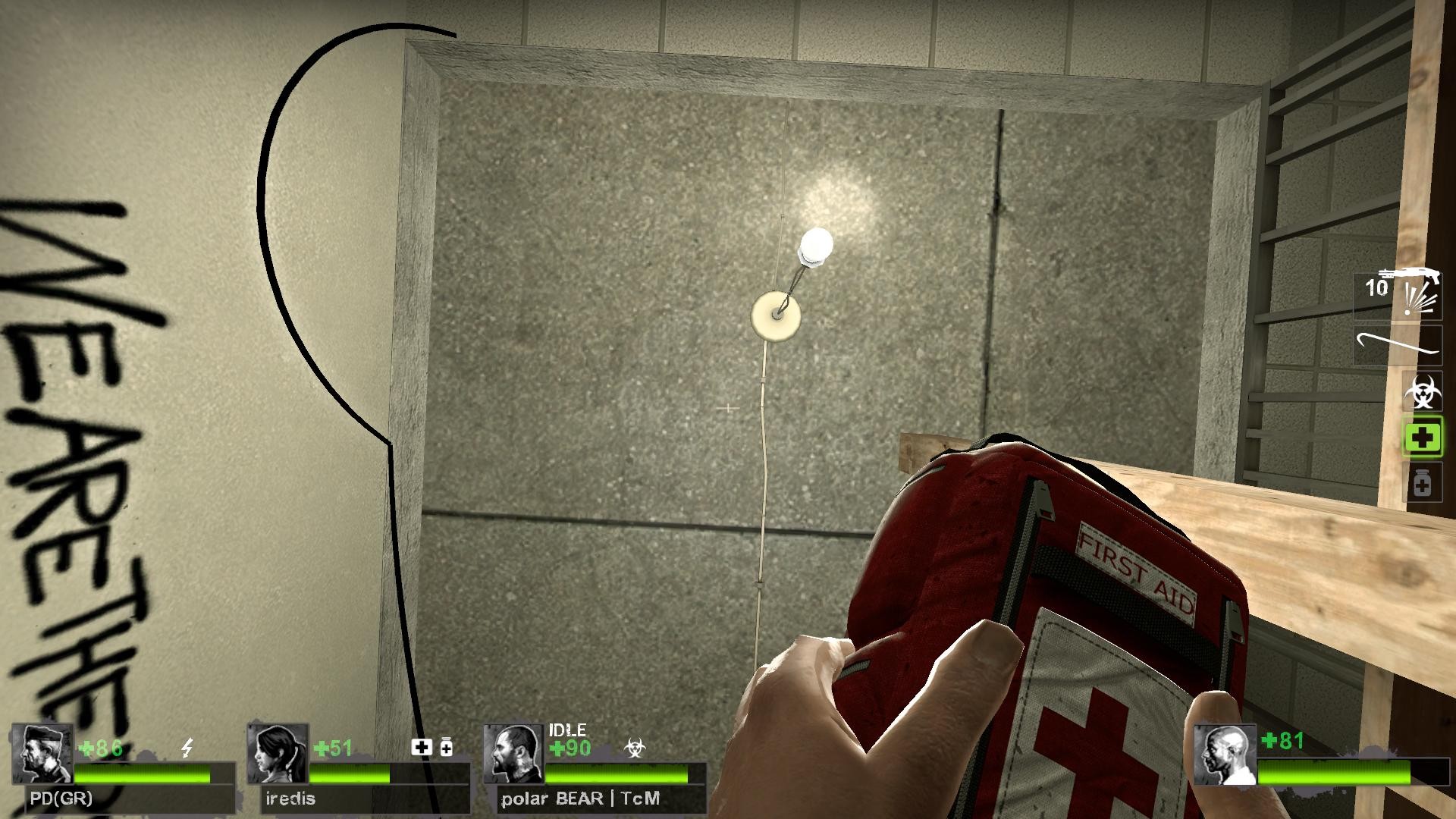Click the ammo count 10 in the weapon slot
Image resolution: width=1456 pixels, height=819 pixels.
[1375, 288]
